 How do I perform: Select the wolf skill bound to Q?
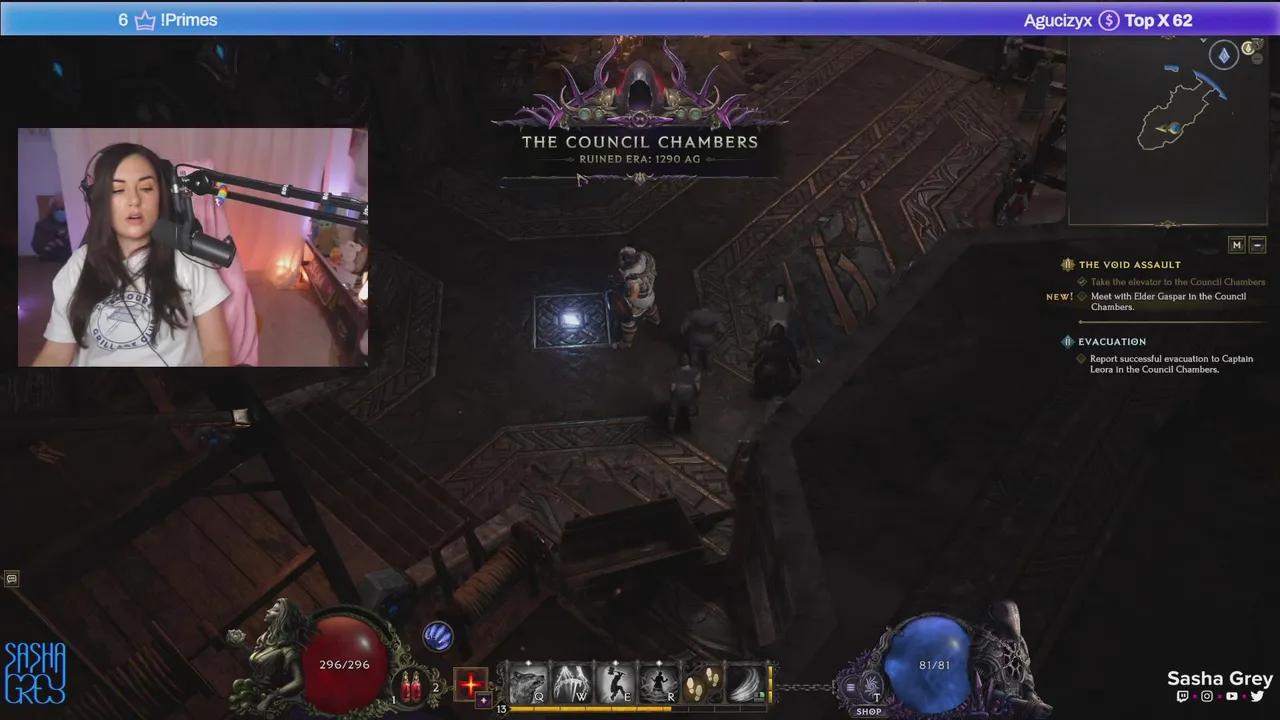527,681
